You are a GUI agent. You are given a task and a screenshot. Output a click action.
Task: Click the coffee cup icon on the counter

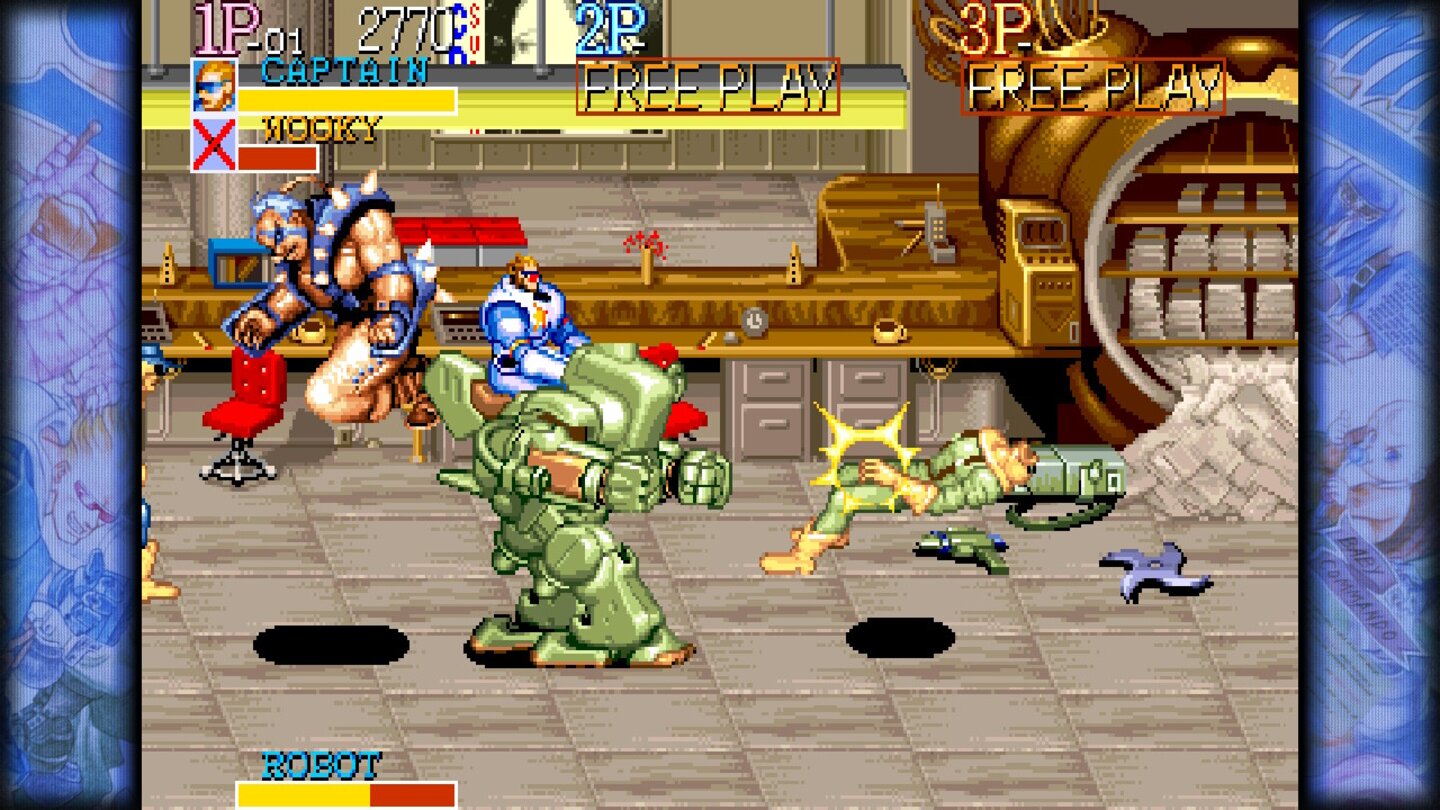[889, 331]
